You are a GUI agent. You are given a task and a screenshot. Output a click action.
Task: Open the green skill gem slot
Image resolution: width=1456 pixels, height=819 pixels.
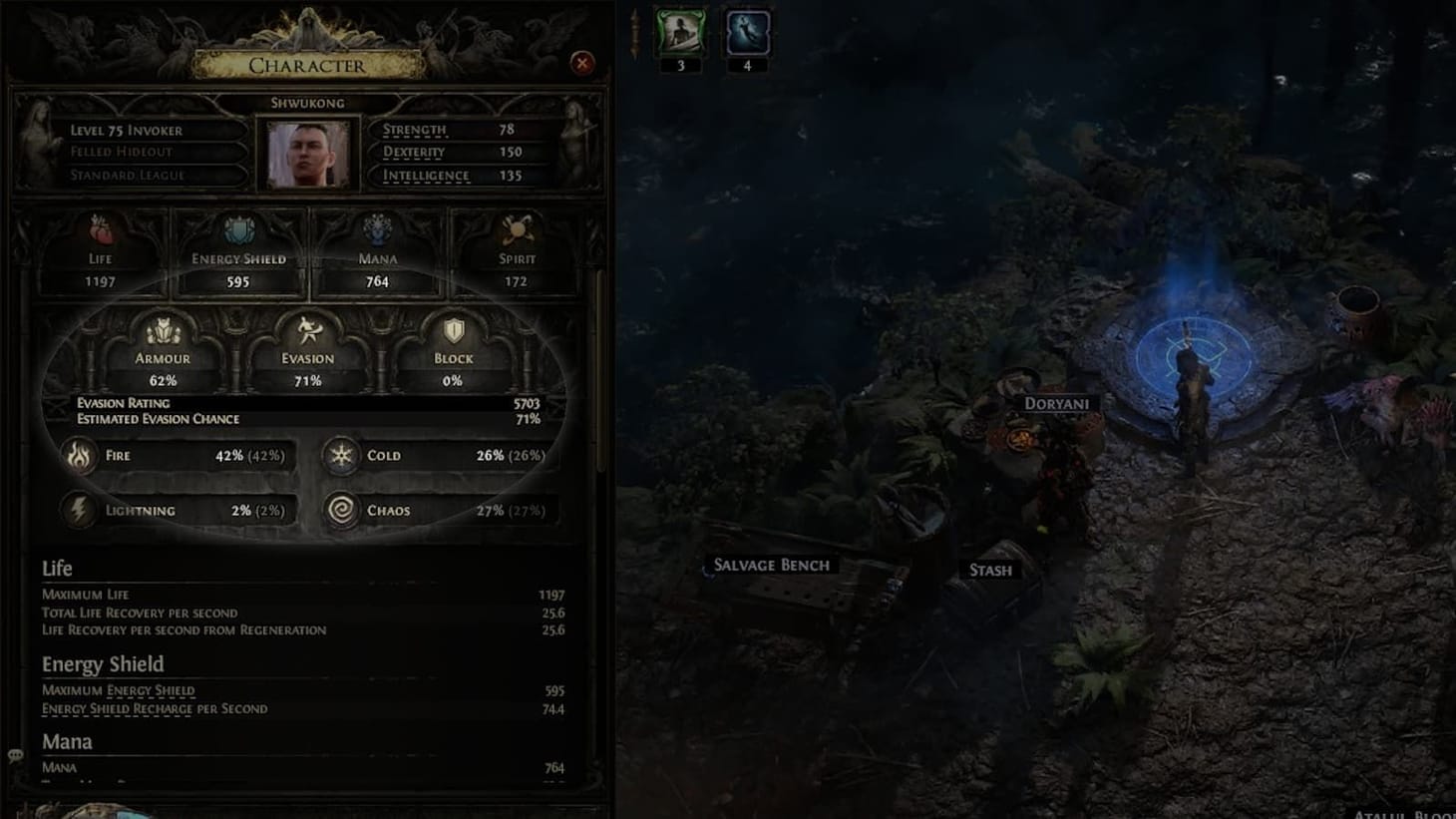pos(679,33)
